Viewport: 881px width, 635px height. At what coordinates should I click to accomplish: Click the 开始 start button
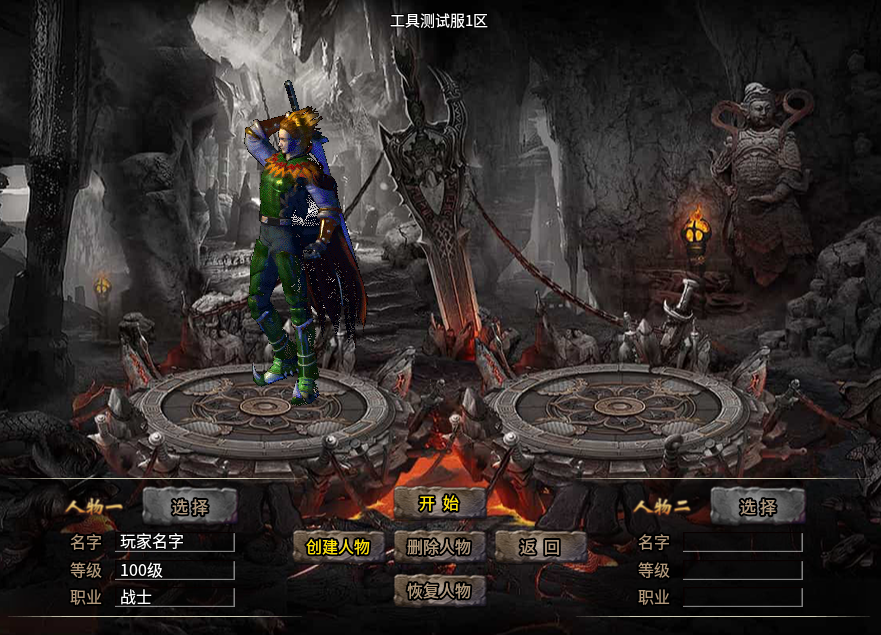(439, 503)
